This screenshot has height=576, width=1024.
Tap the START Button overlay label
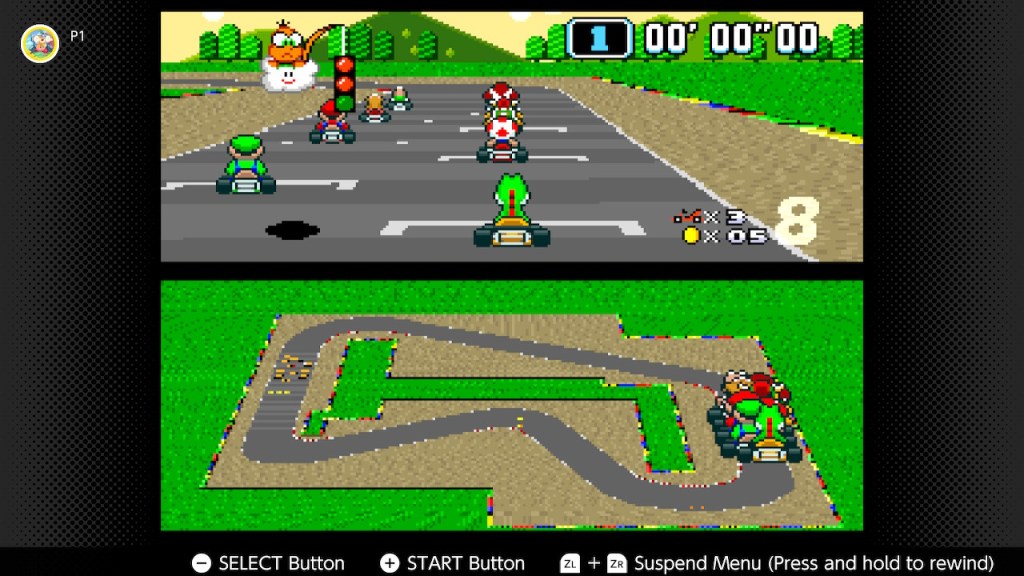point(453,563)
